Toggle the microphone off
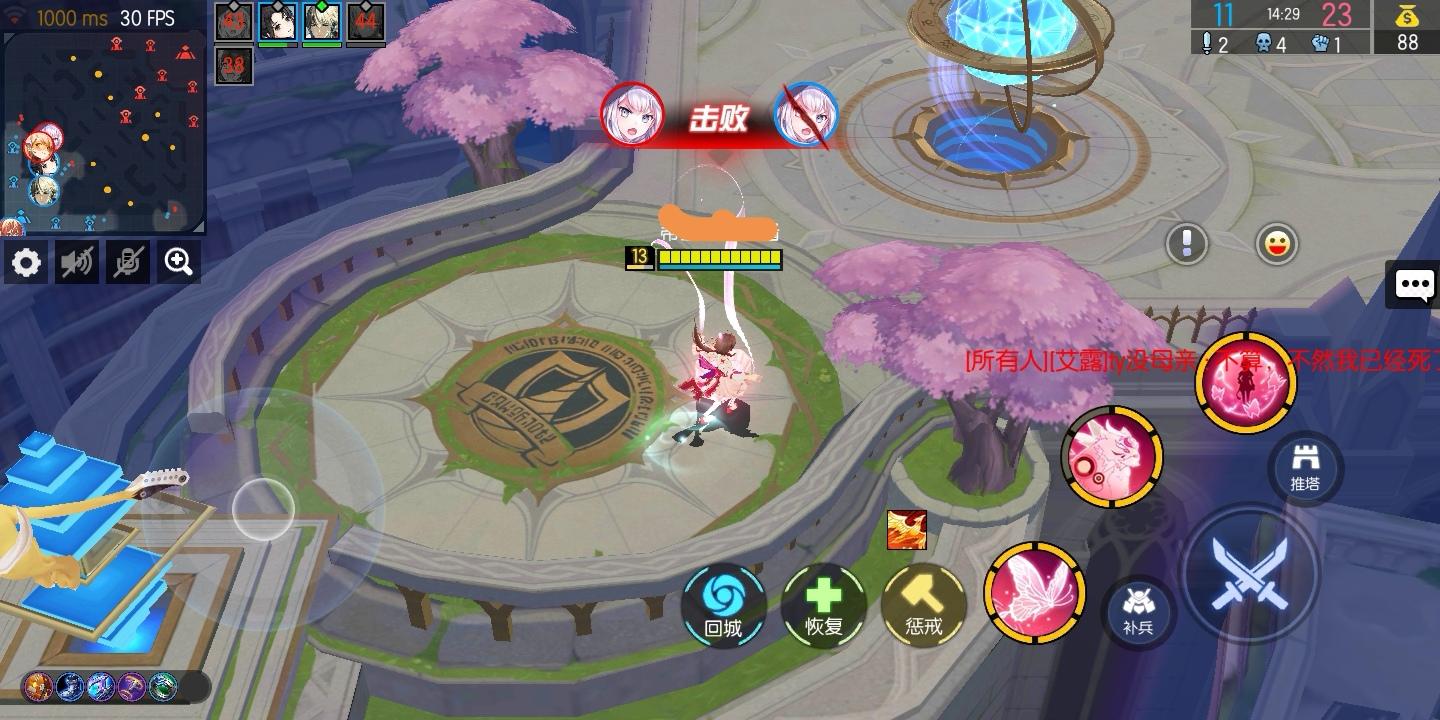This screenshot has width=1440, height=720. (127, 262)
